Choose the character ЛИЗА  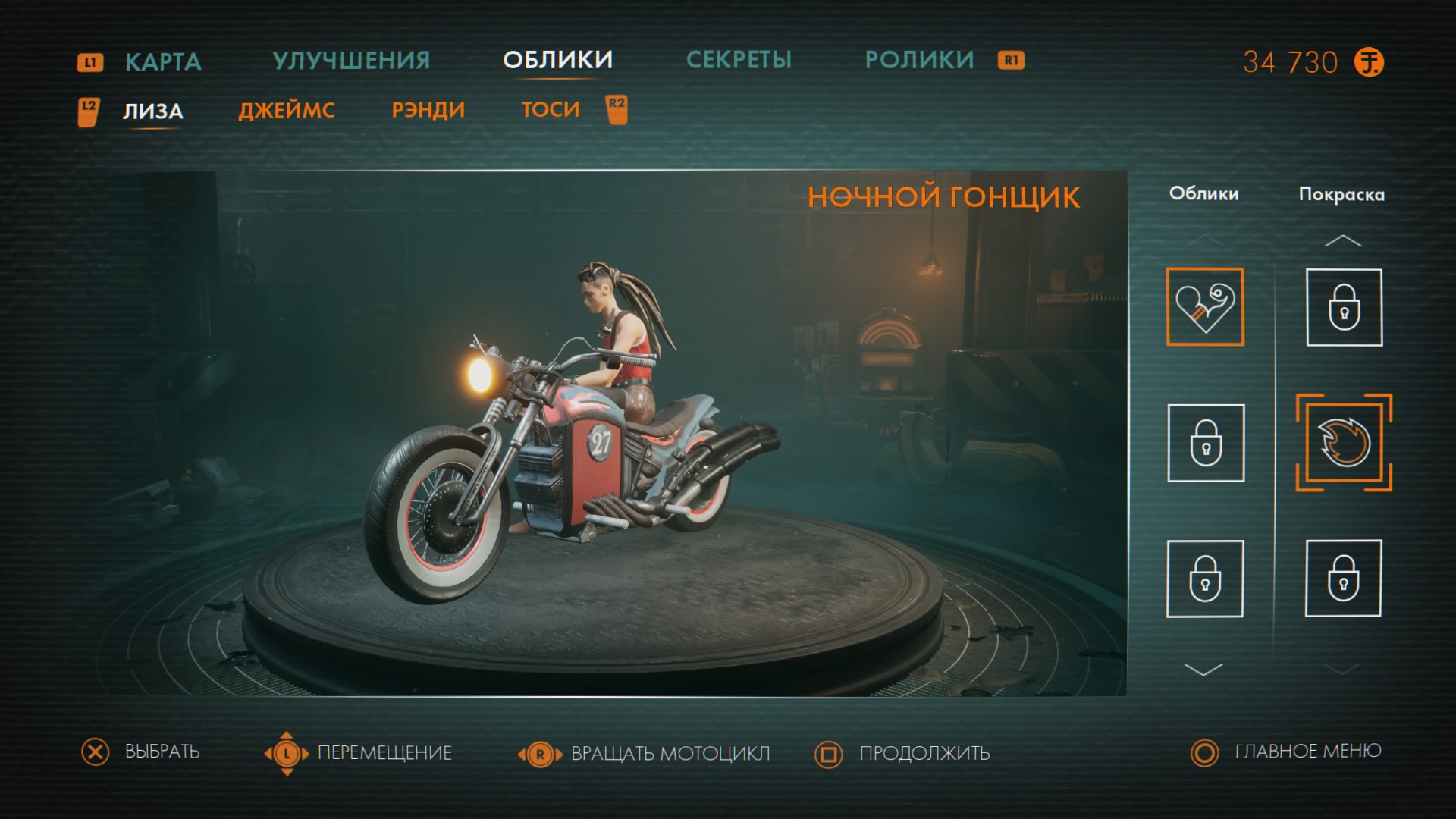(x=152, y=111)
